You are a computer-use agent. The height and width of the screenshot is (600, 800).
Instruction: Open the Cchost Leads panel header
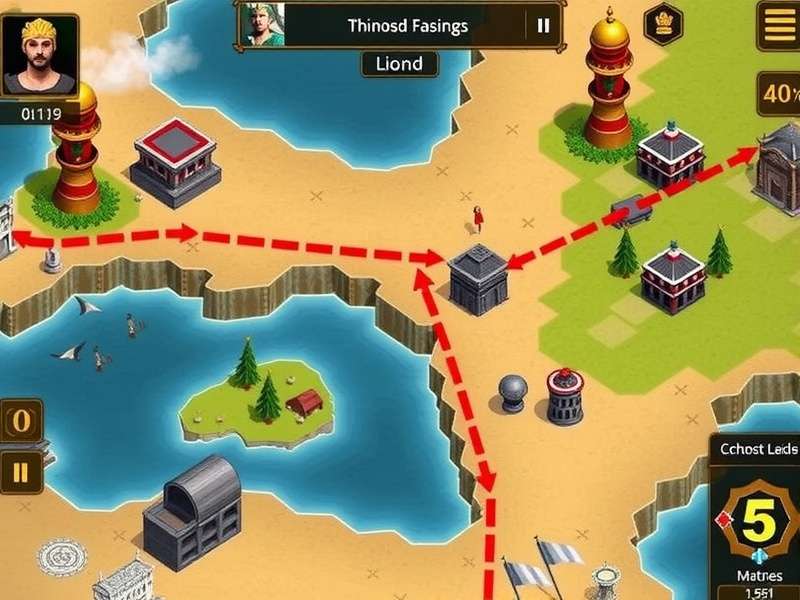[x=757, y=449]
